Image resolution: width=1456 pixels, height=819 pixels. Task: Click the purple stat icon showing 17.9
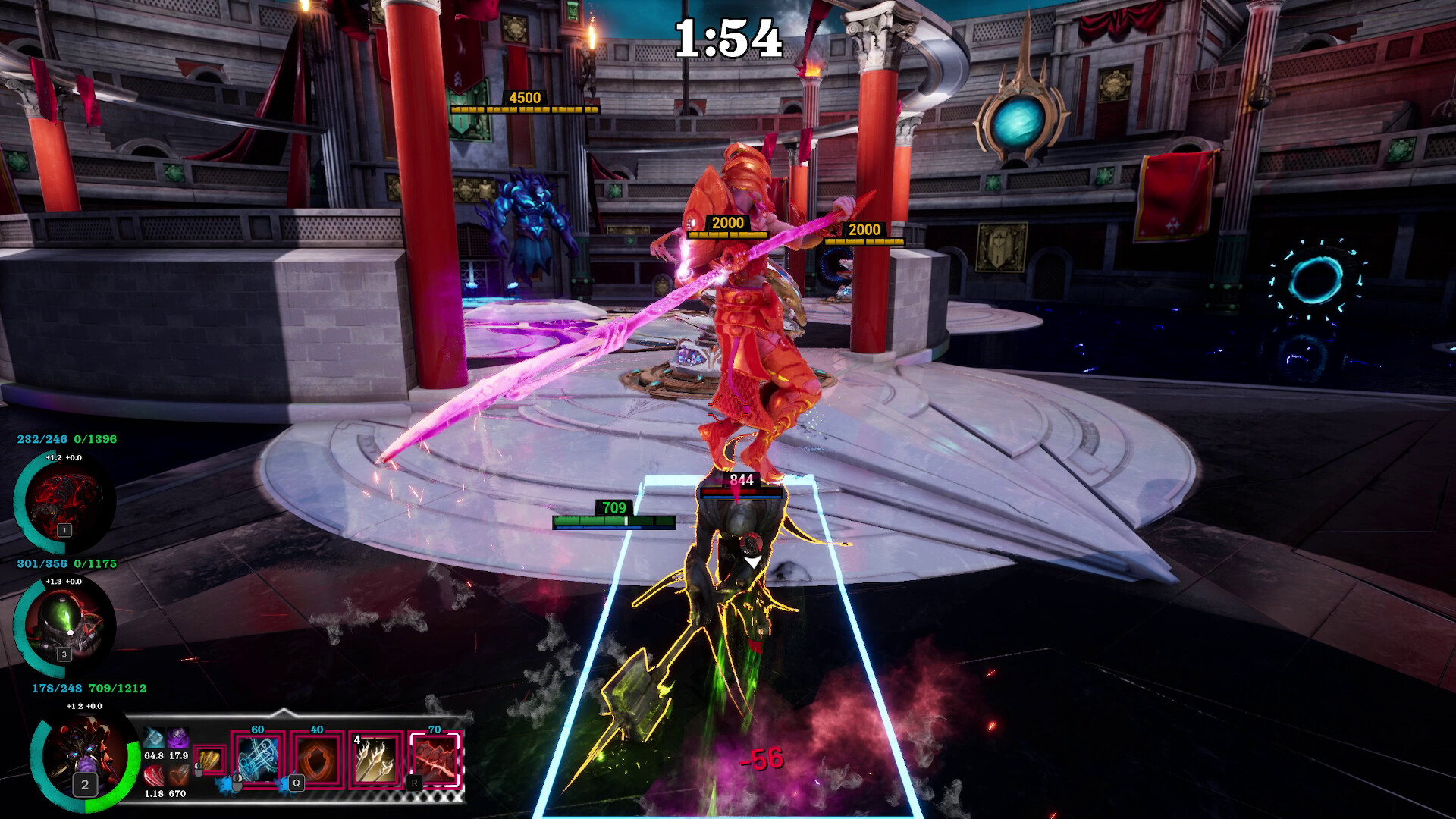pos(177,738)
